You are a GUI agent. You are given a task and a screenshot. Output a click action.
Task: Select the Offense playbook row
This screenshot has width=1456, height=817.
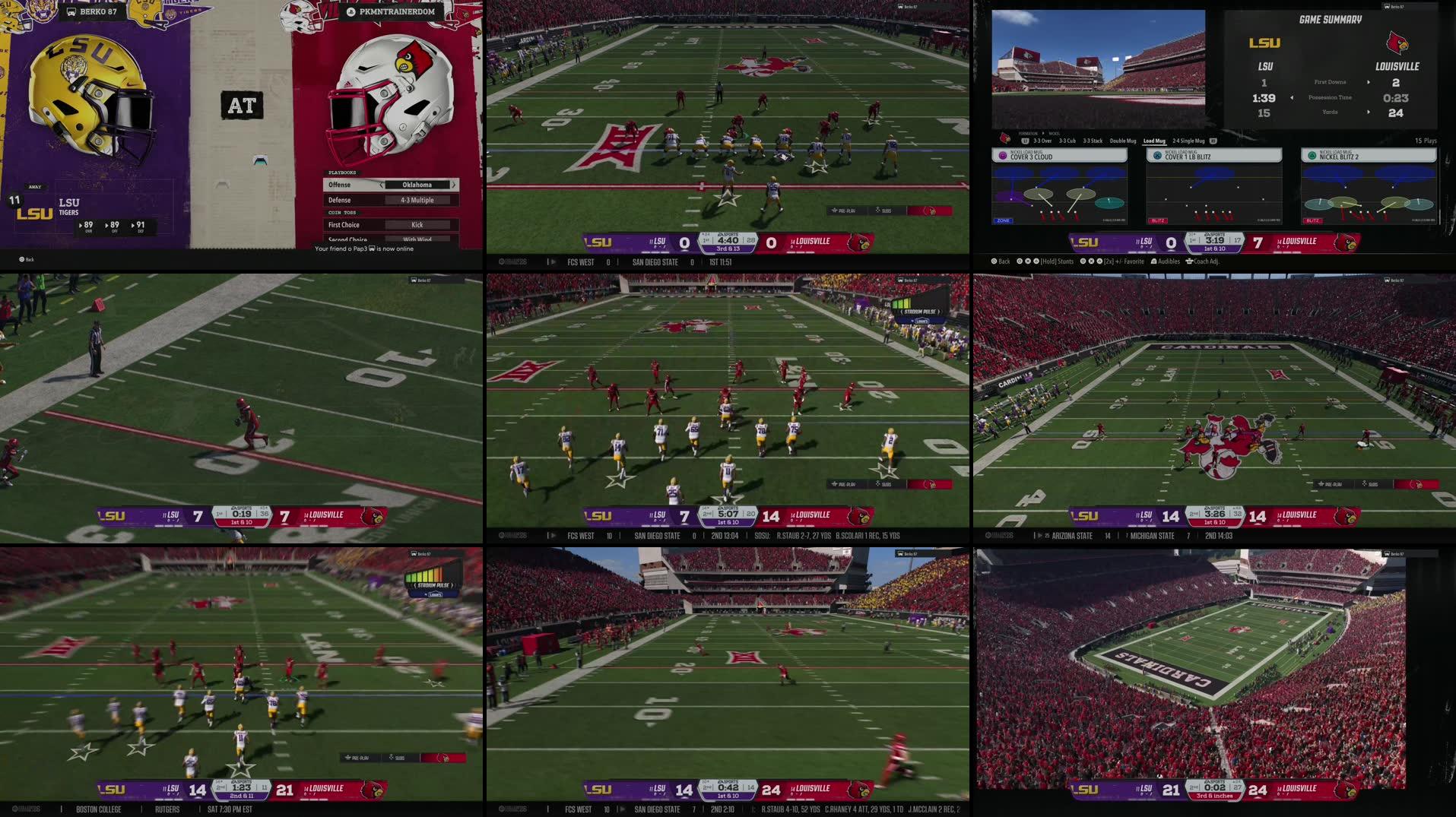click(390, 185)
